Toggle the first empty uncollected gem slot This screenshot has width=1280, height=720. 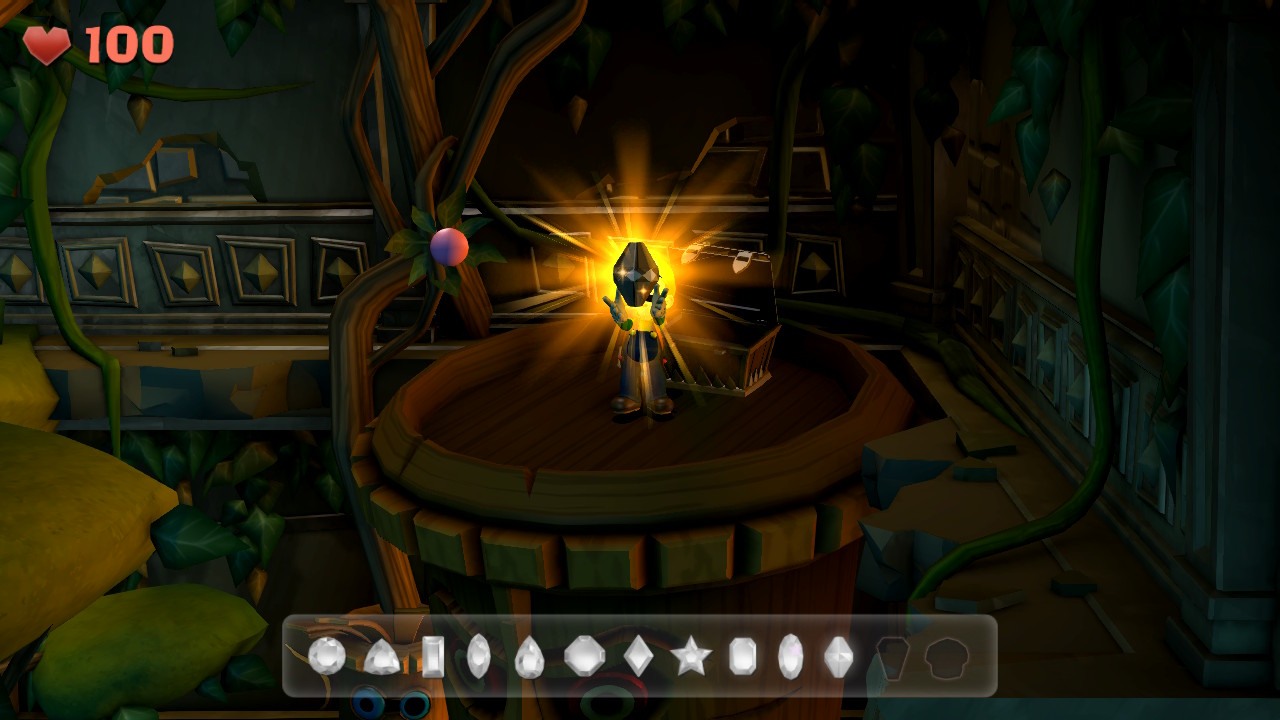tap(893, 656)
